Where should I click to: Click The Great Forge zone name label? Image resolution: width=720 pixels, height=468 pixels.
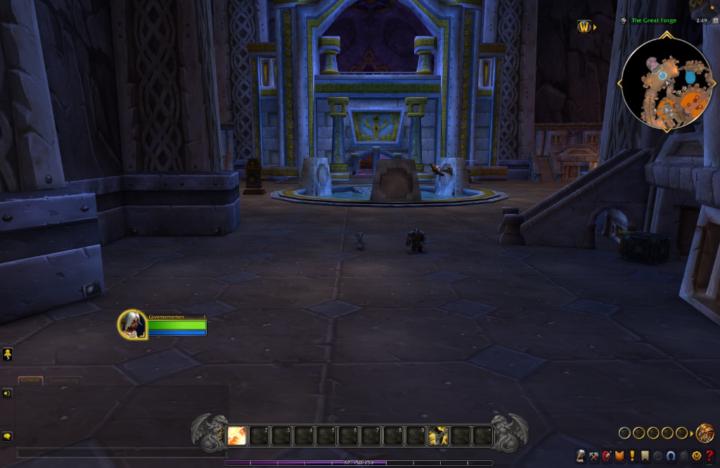pos(657,20)
